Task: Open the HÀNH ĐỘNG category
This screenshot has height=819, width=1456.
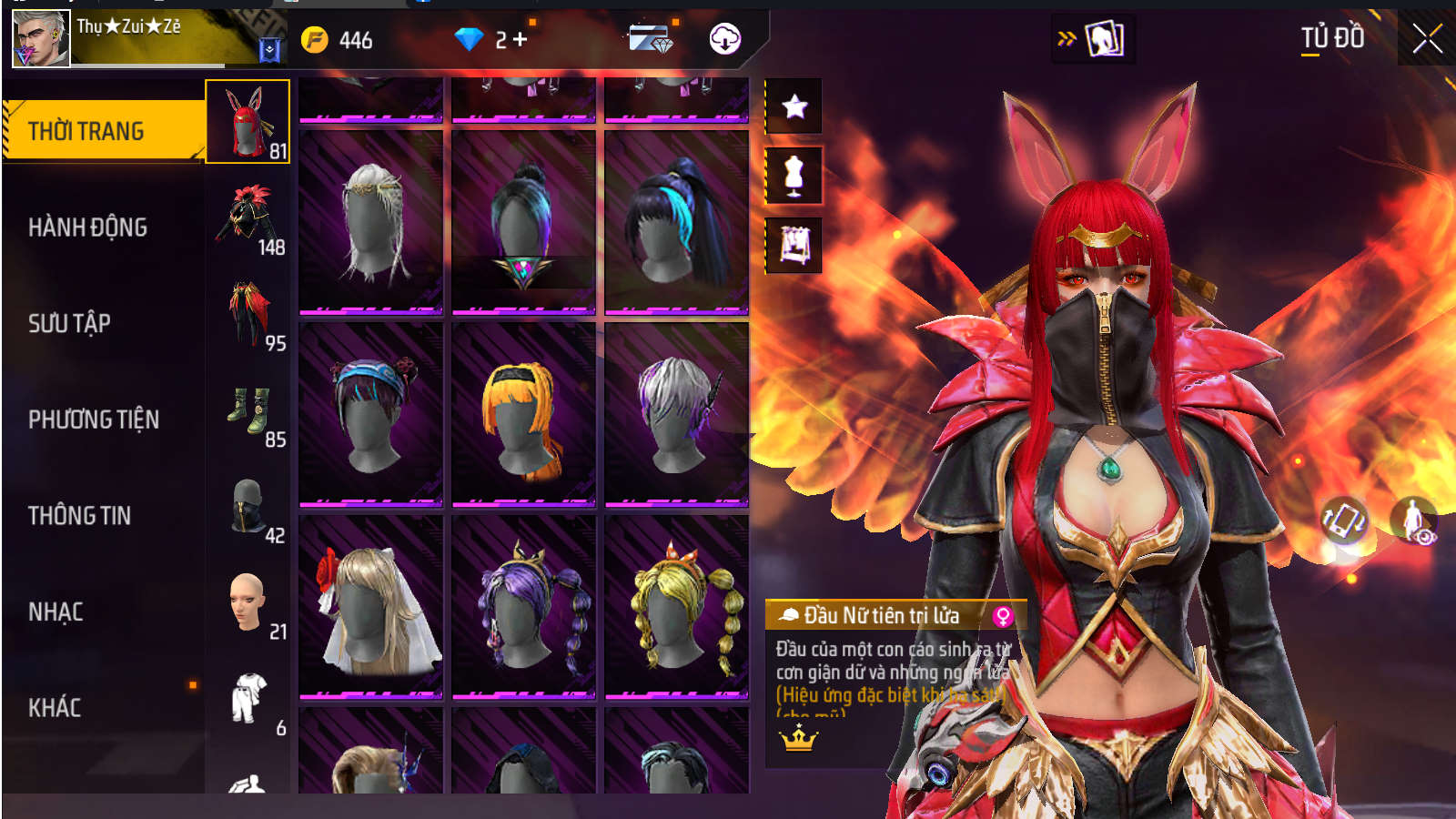Action: coord(88,227)
